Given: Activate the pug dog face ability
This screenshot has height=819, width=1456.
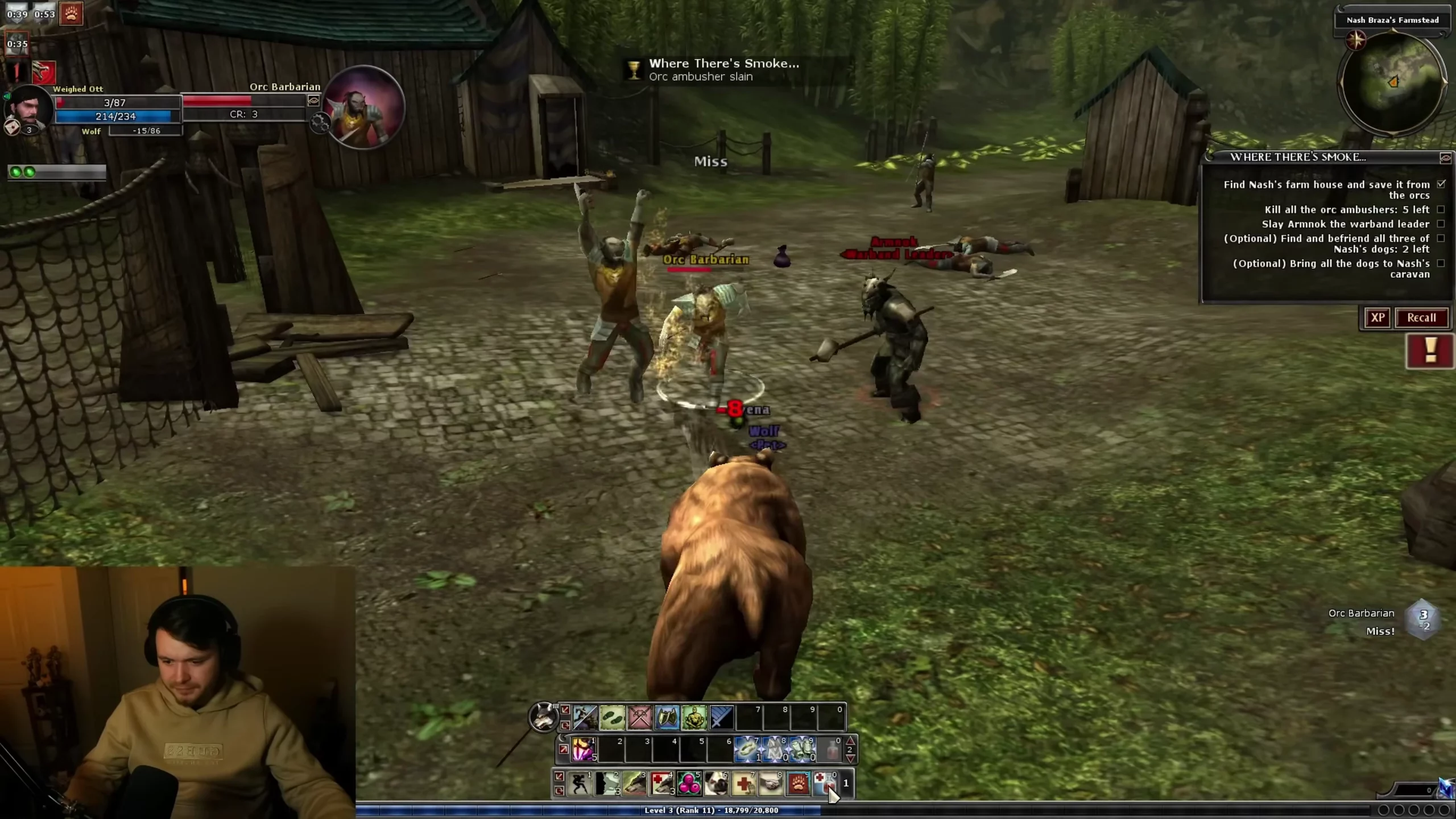Looking at the screenshot, I should [717, 784].
